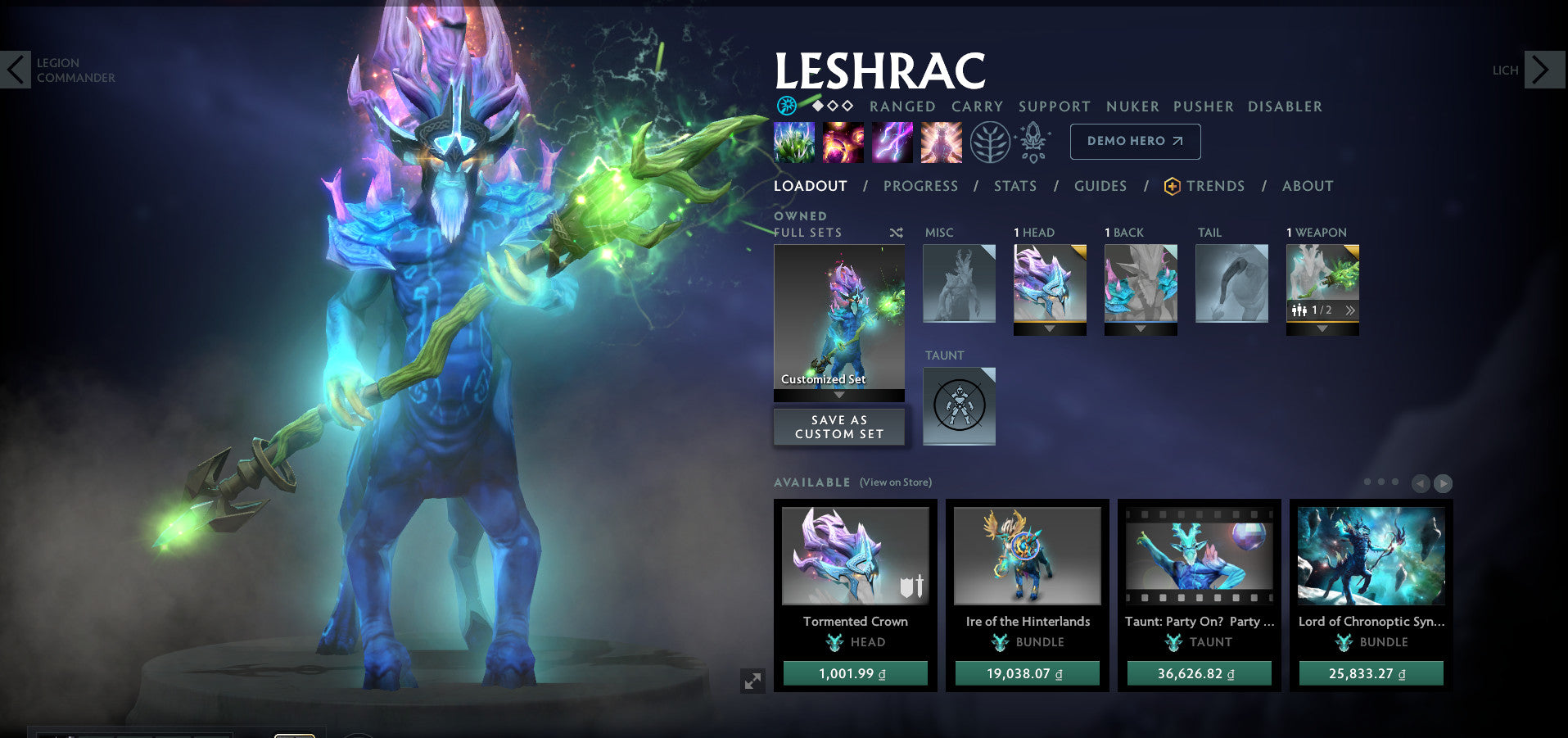Viewport: 1568px width, 738px height.
Task: Select the empty Taunt slot
Action: (959, 405)
